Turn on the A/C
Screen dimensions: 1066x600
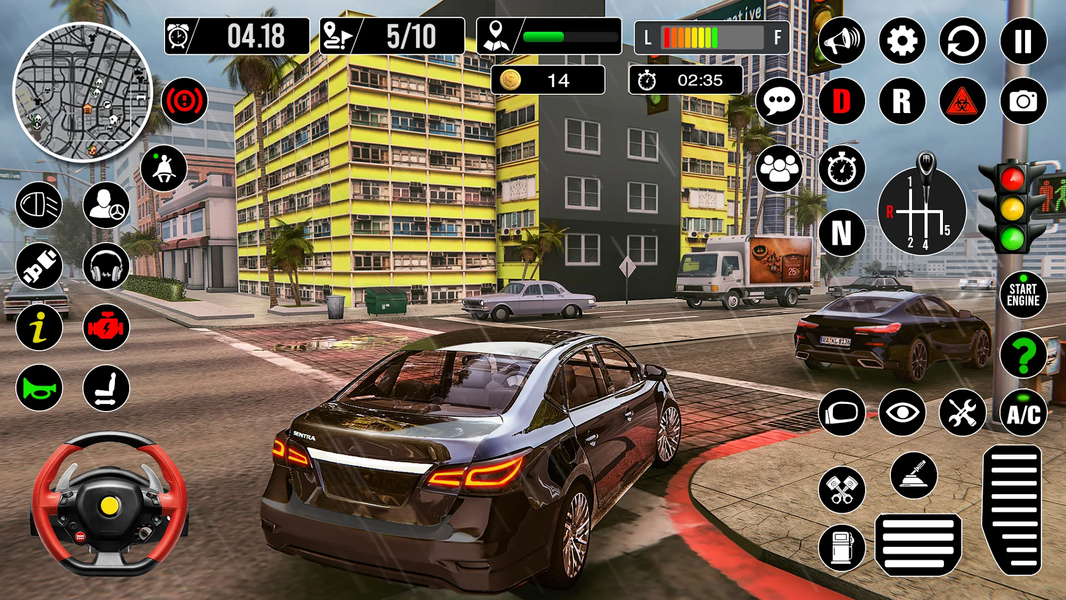[1023, 412]
